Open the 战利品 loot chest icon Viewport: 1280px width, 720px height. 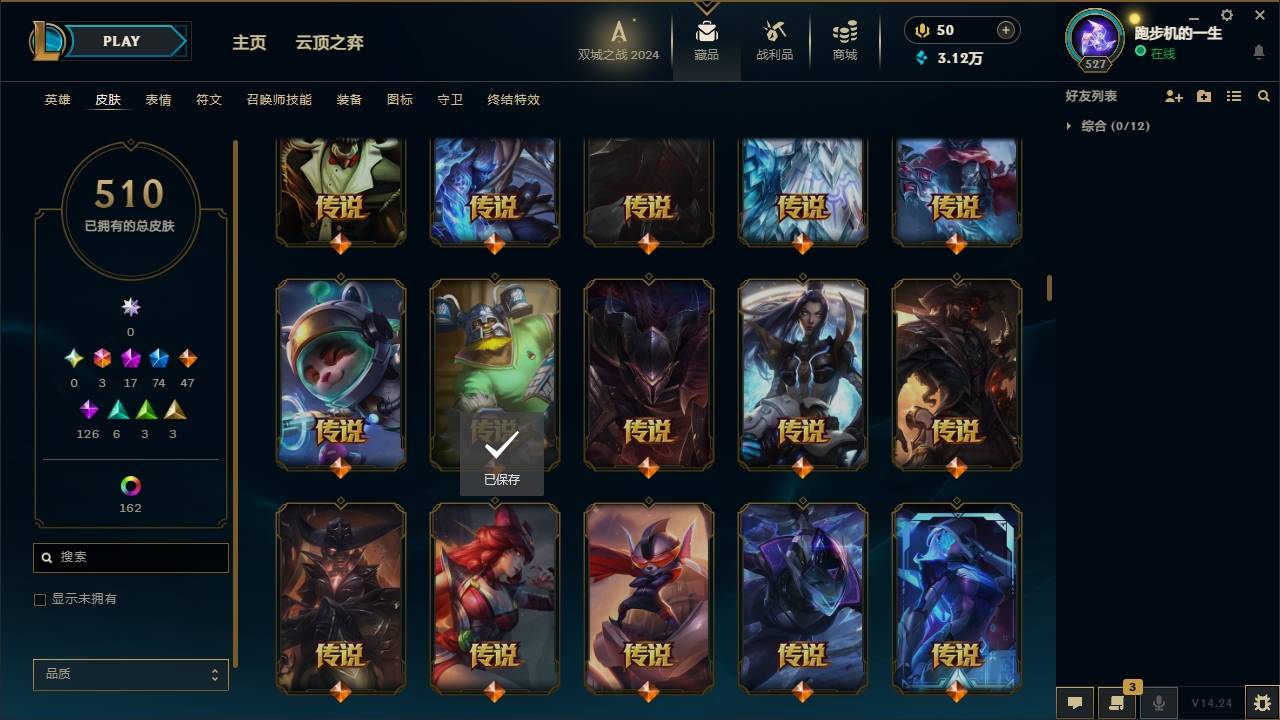tap(775, 36)
